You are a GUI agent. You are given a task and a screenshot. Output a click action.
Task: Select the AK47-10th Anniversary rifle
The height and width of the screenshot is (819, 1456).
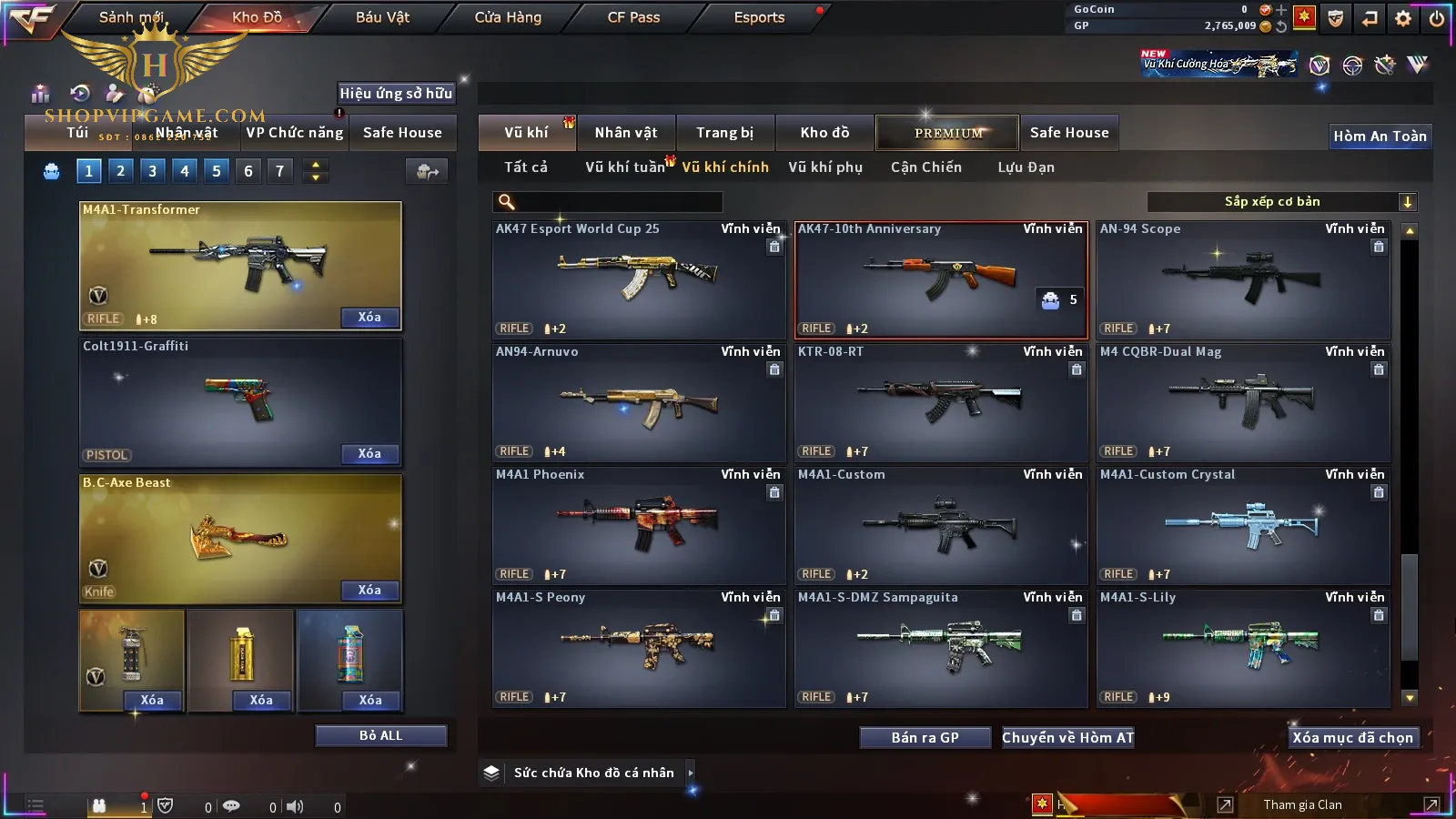(941, 279)
